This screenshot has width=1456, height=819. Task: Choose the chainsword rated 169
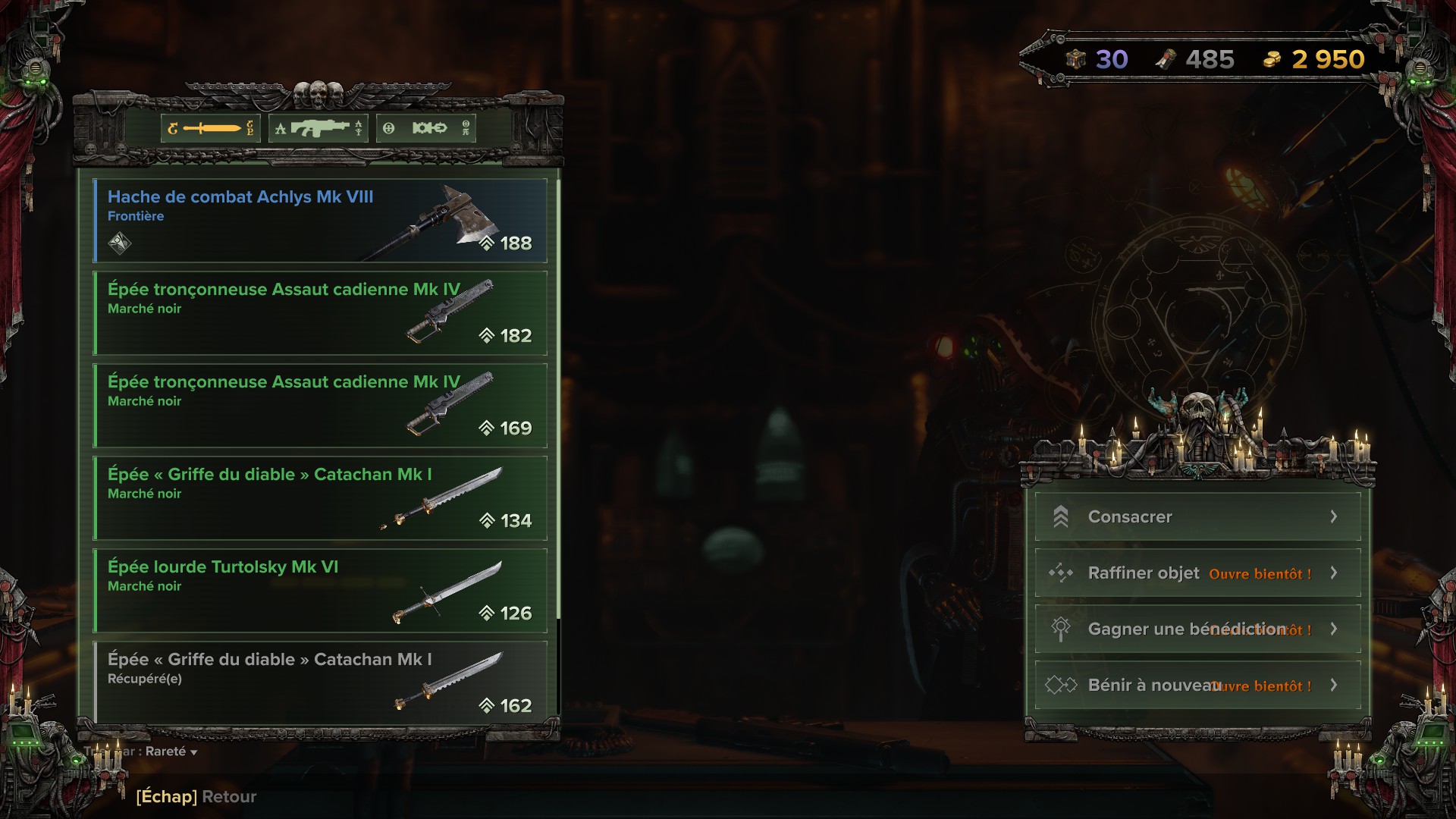[x=320, y=406]
